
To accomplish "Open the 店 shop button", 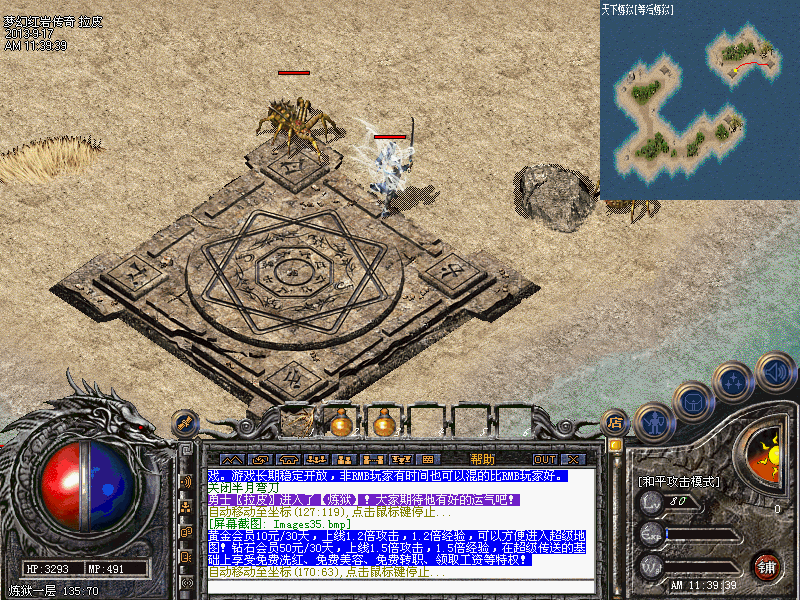I will coord(615,423).
